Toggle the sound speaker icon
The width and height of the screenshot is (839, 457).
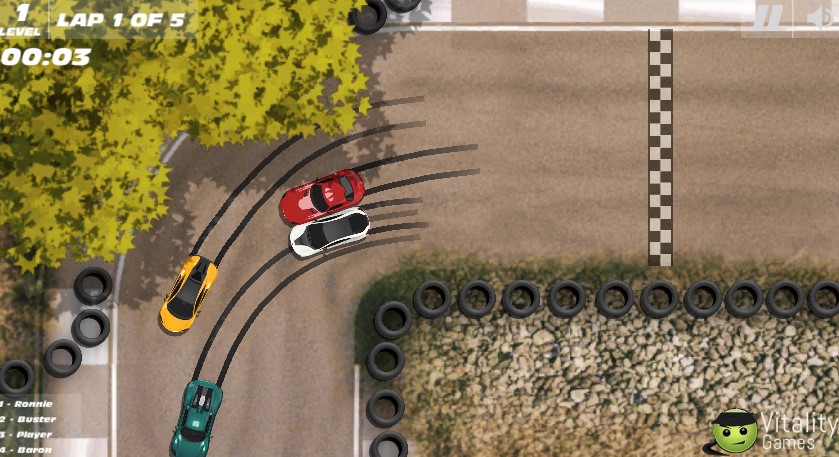tap(822, 17)
